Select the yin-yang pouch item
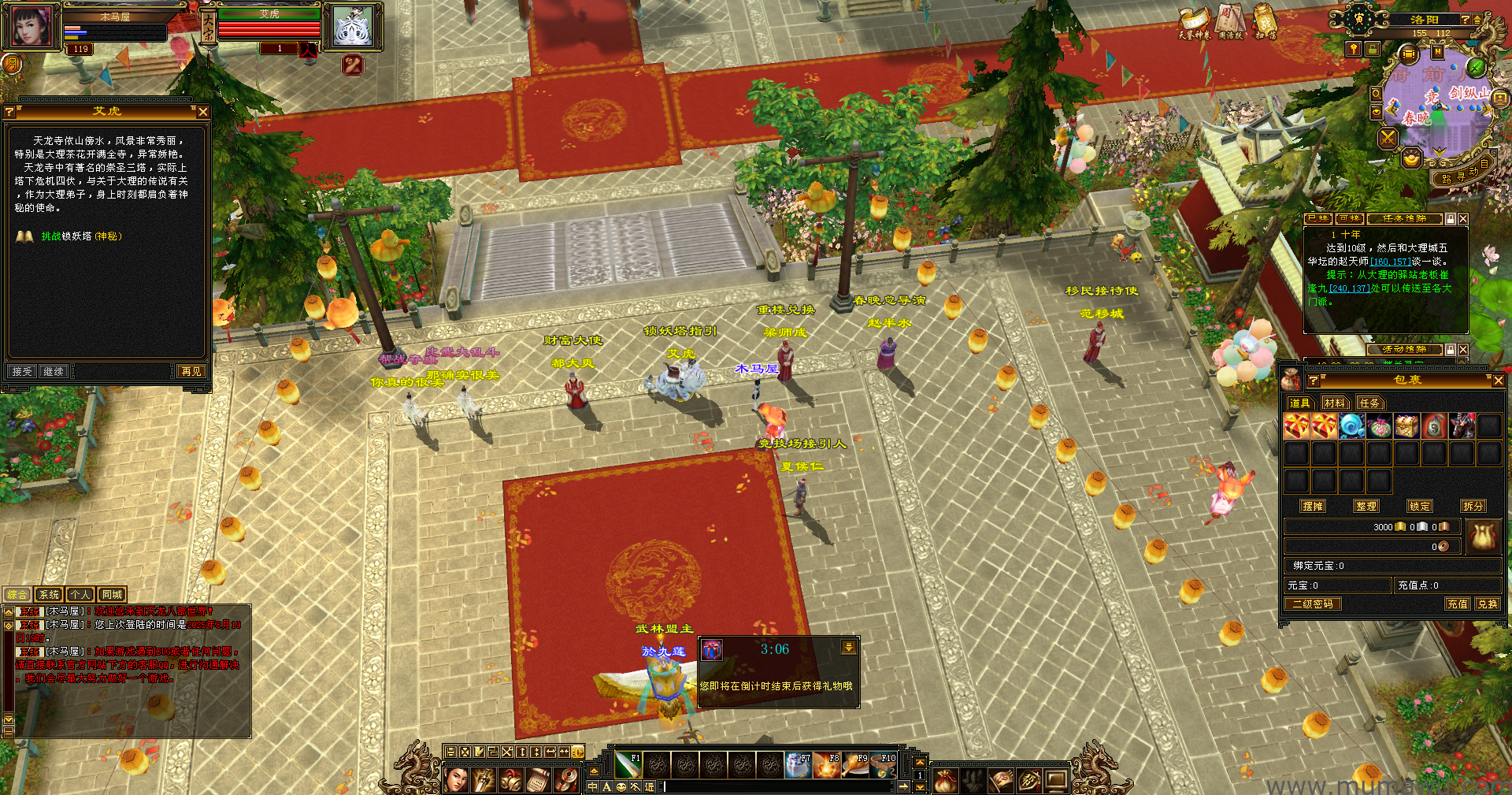The width and height of the screenshot is (1512, 795). tap(1434, 426)
